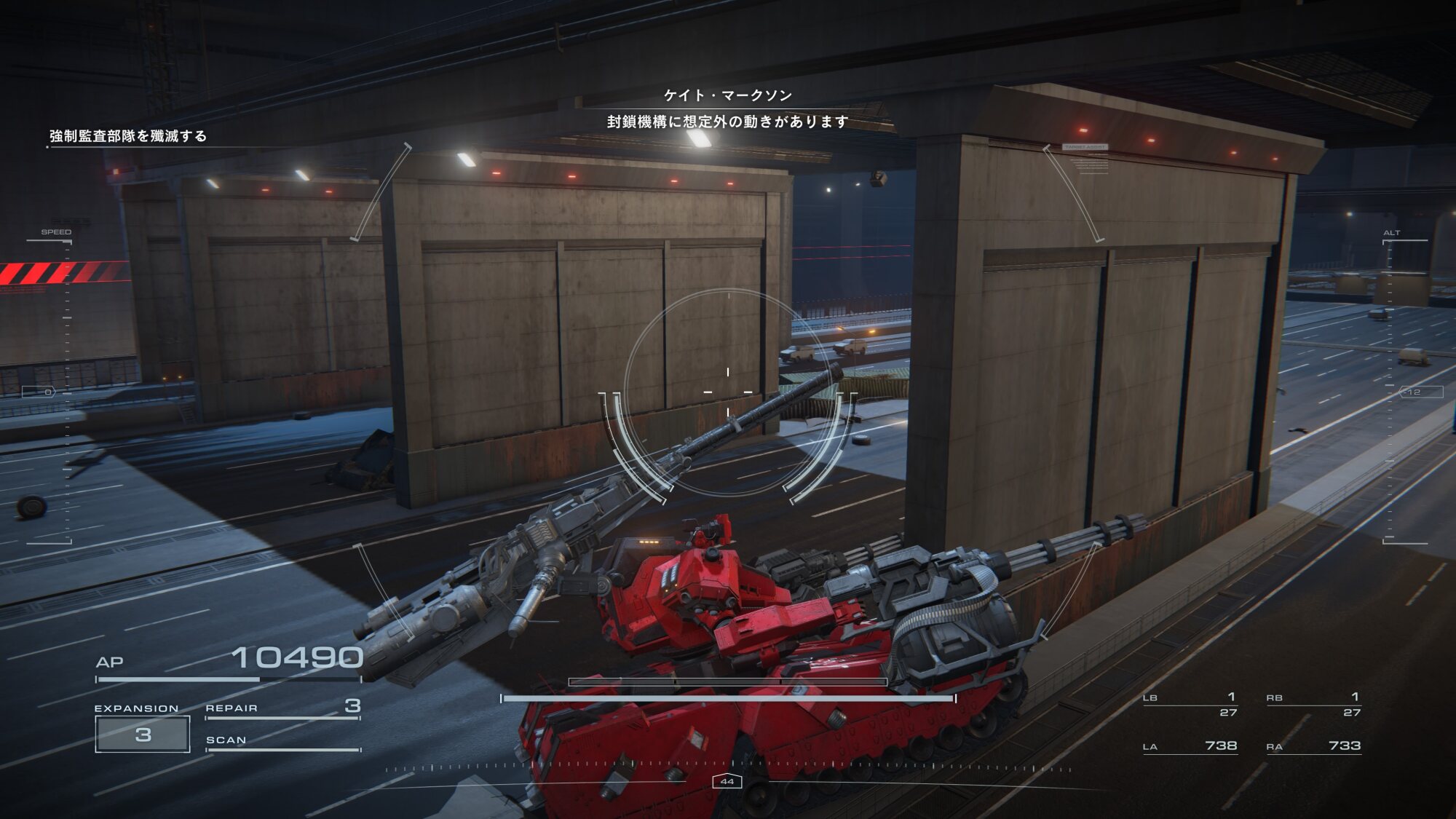
Task: Use the Repair kit indicator
Action: click(x=282, y=708)
